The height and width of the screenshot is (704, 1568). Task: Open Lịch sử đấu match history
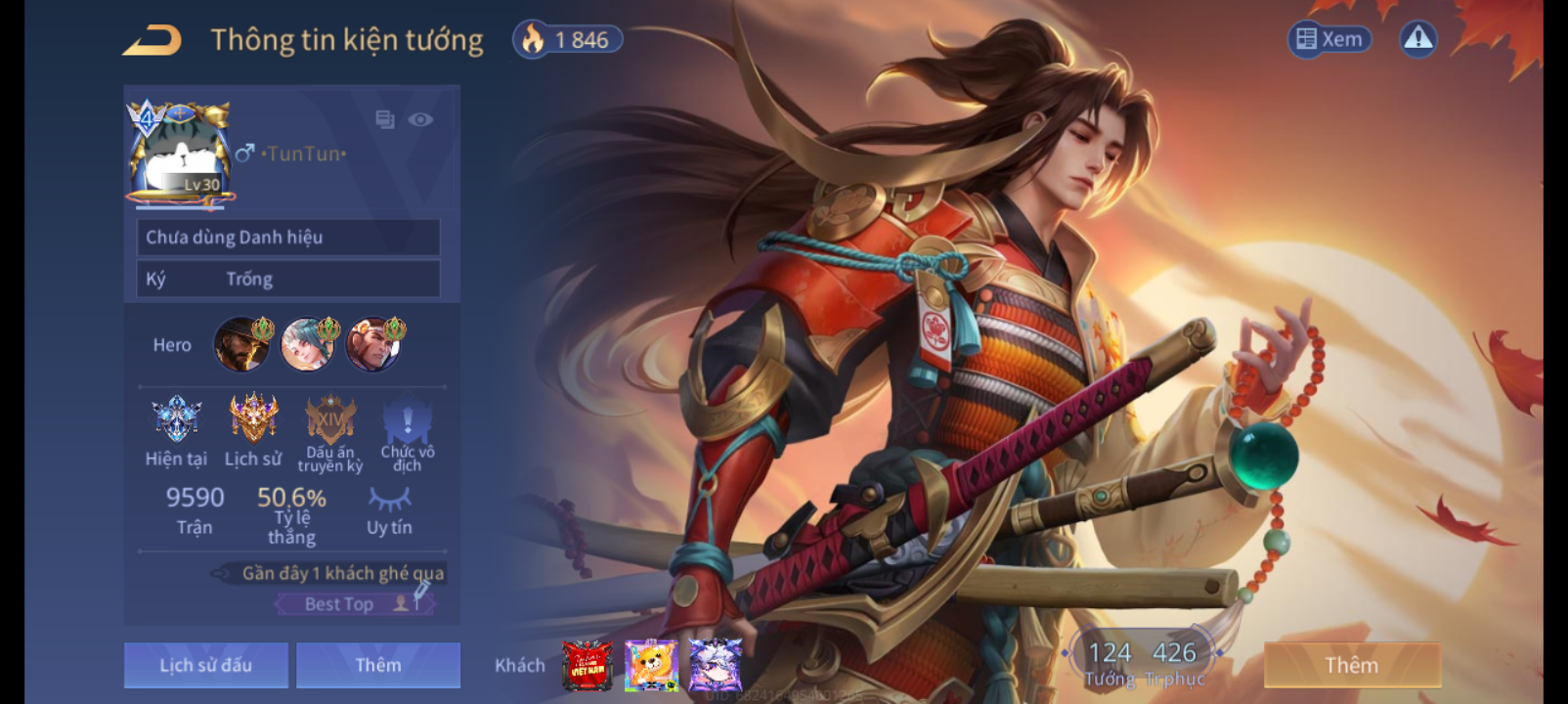point(206,665)
